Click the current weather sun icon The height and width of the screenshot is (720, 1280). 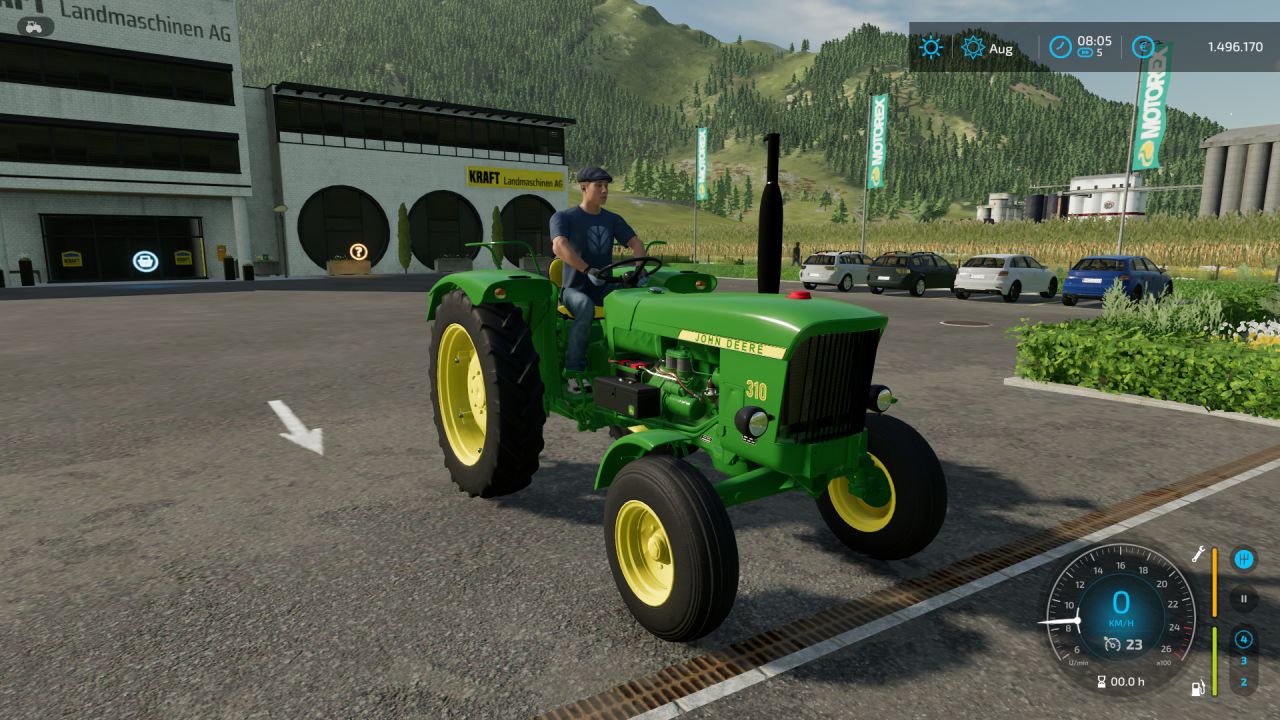tap(930, 45)
